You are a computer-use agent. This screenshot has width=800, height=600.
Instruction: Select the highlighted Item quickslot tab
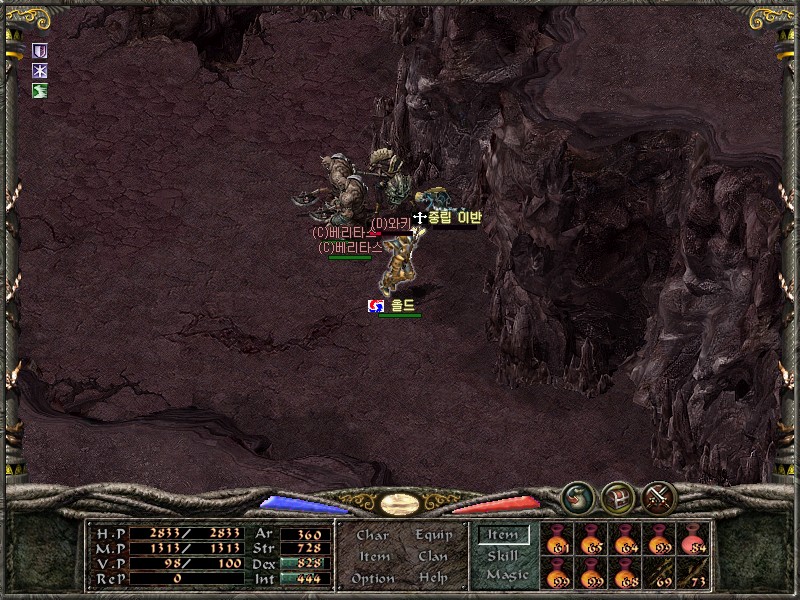point(503,535)
